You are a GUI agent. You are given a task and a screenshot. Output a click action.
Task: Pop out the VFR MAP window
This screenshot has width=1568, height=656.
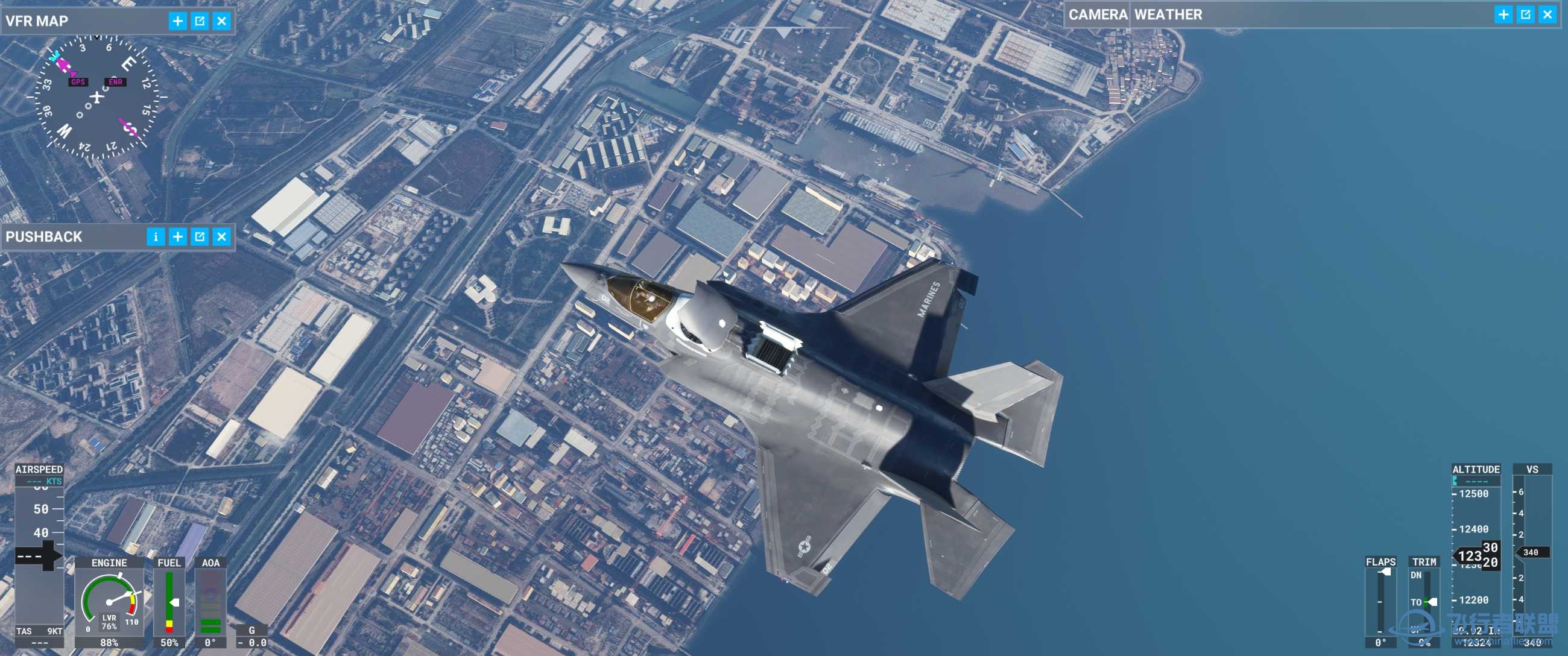(200, 21)
